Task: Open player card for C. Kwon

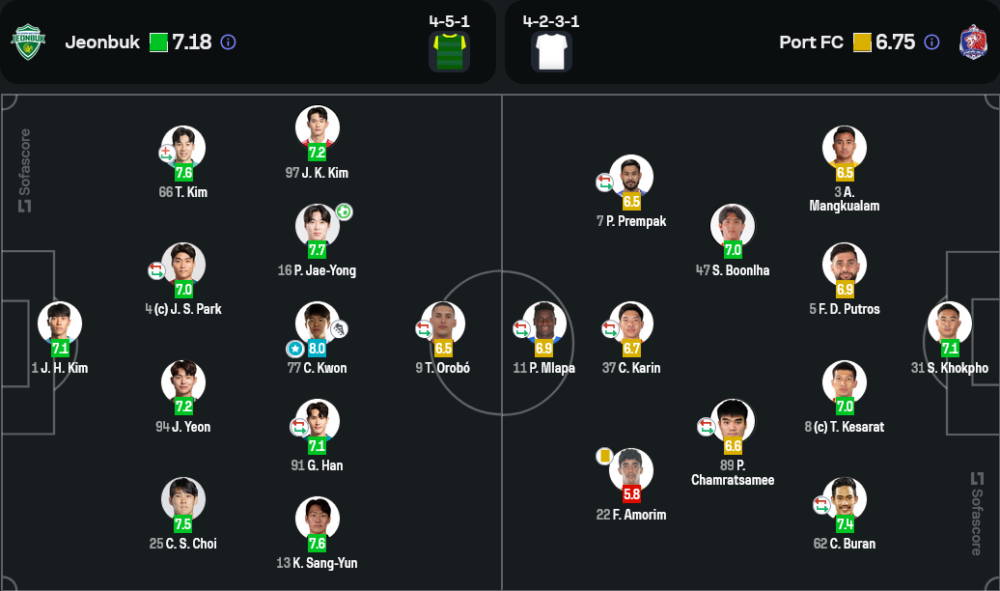Action: pyautogui.click(x=317, y=325)
